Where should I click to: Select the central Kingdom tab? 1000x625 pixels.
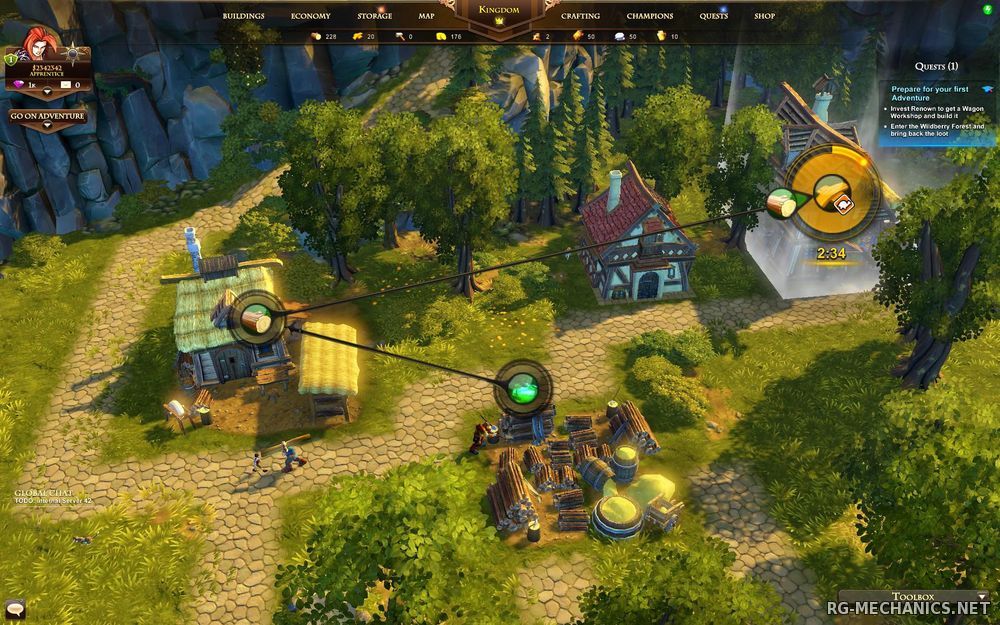coord(499,11)
